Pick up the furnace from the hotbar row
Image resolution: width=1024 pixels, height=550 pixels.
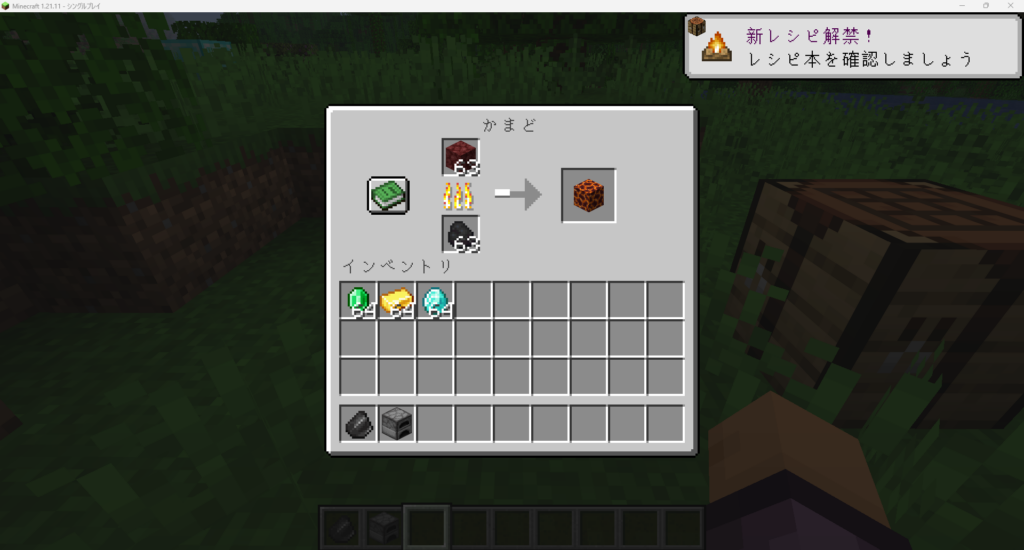(x=397, y=424)
